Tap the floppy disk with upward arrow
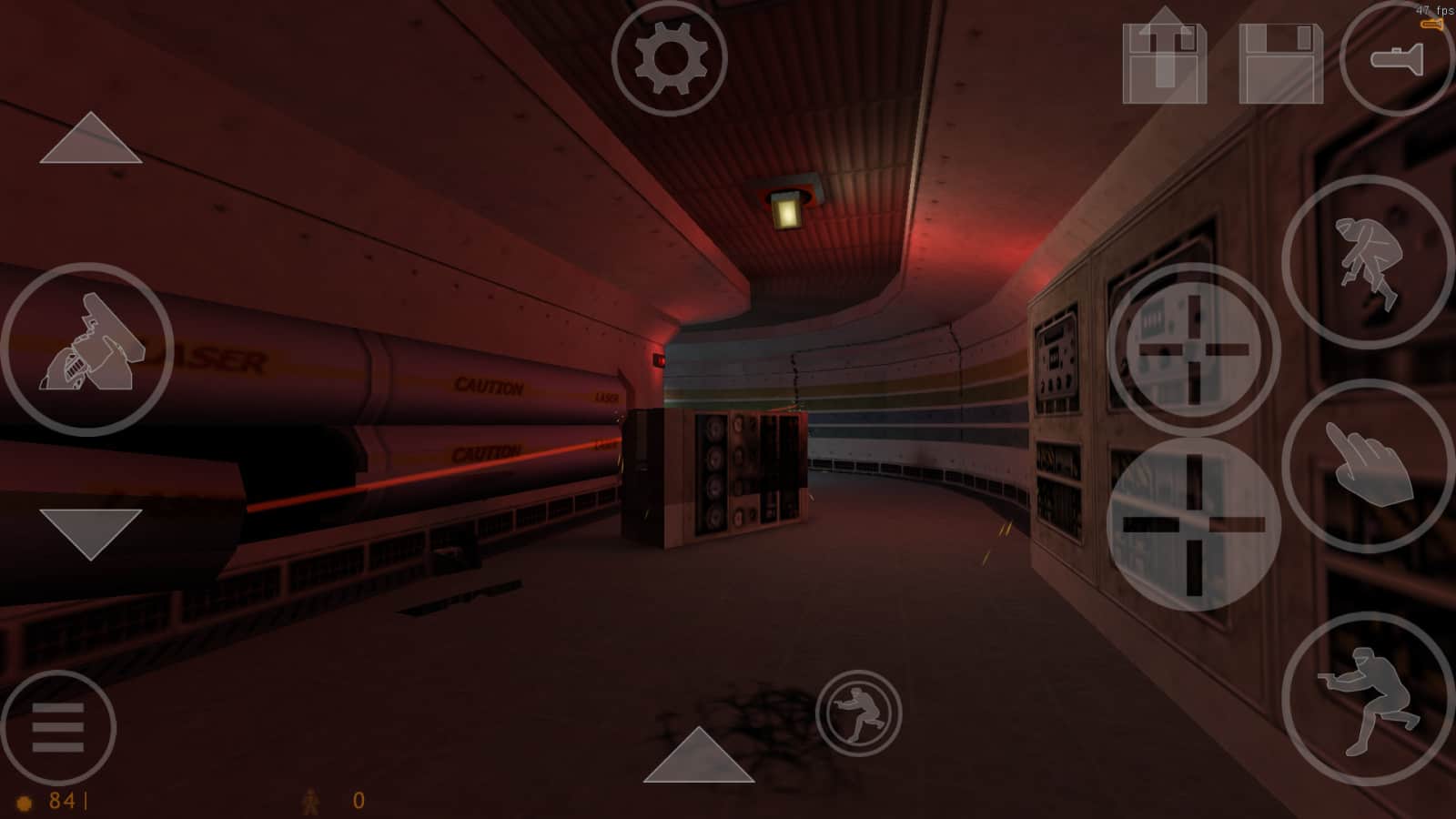This screenshot has height=819, width=1456. coord(1164,56)
